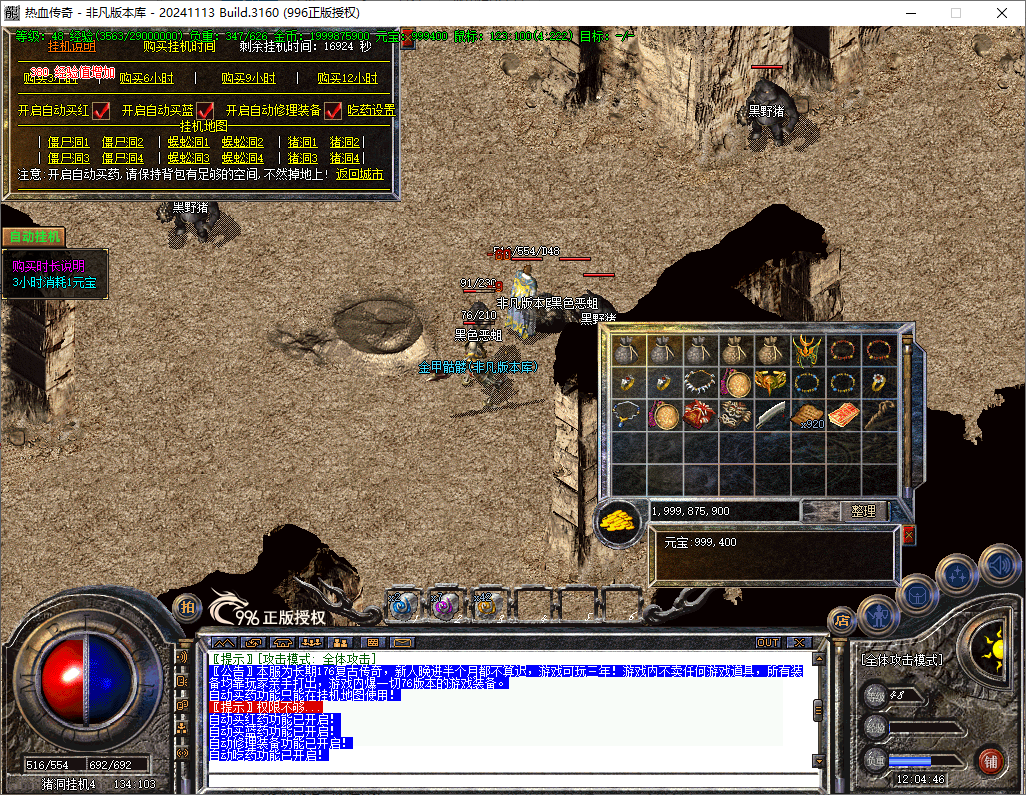Click the 自动挂机 auto-hunt button
This screenshot has width=1026, height=795.
tap(33, 237)
